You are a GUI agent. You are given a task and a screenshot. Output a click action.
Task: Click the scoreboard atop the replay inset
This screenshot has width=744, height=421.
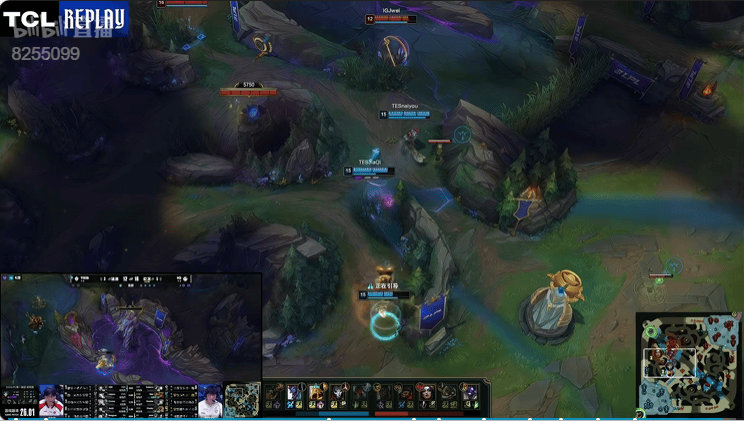(x=130, y=279)
